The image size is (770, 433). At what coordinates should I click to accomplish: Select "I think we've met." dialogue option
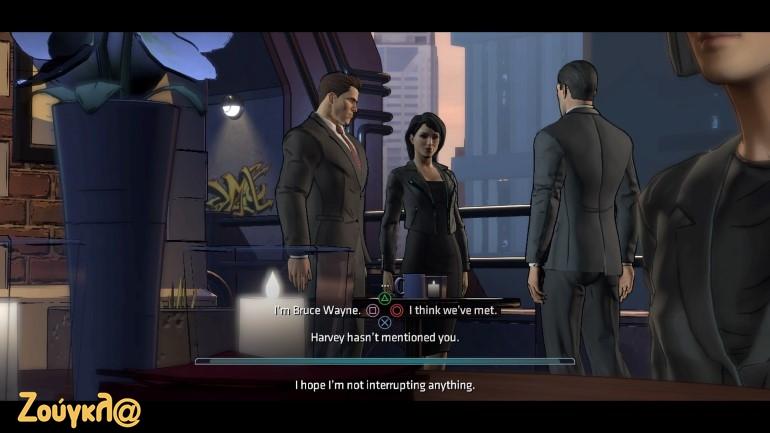click(452, 310)
